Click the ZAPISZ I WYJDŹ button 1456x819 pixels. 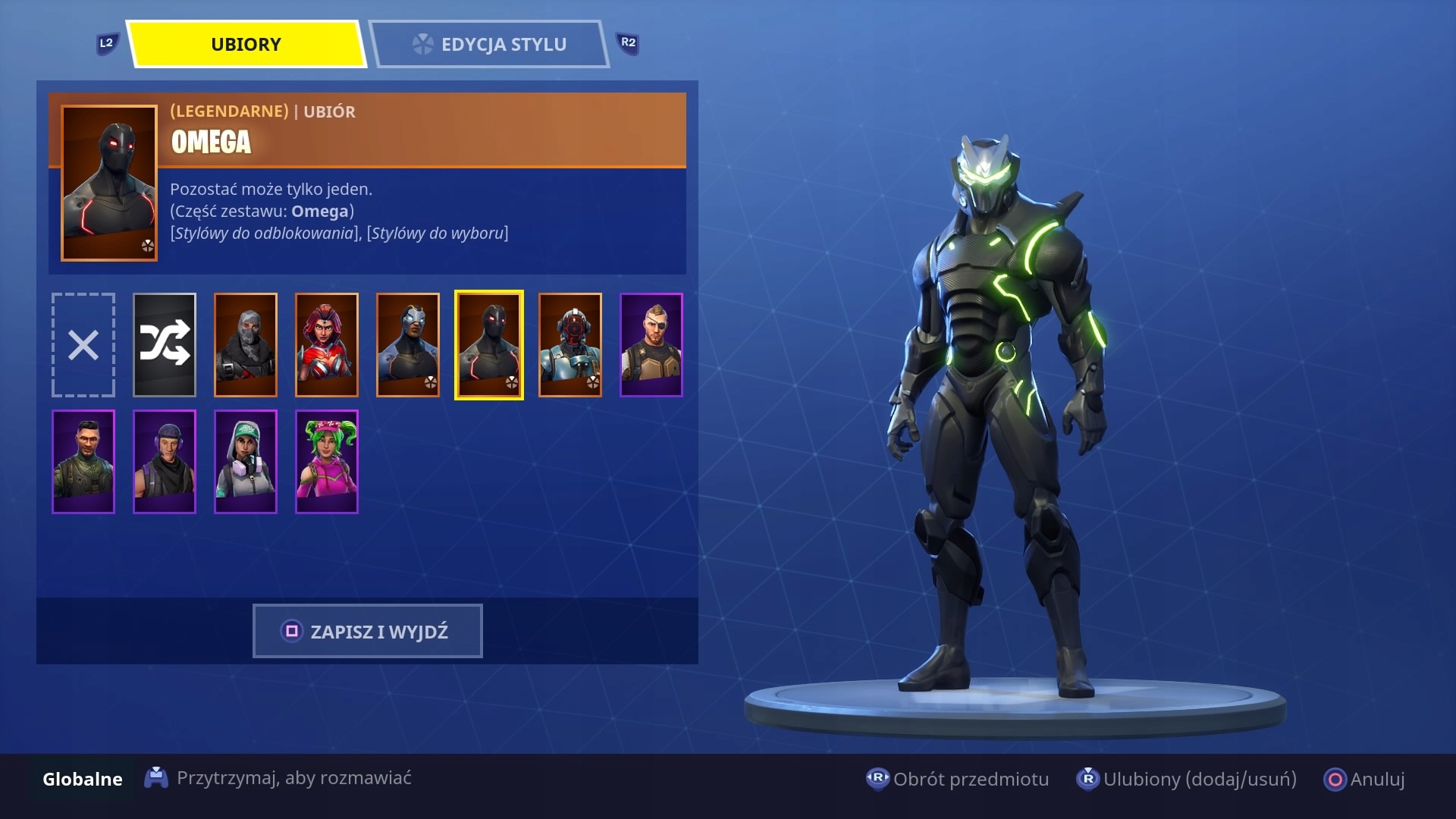[367, 631]
